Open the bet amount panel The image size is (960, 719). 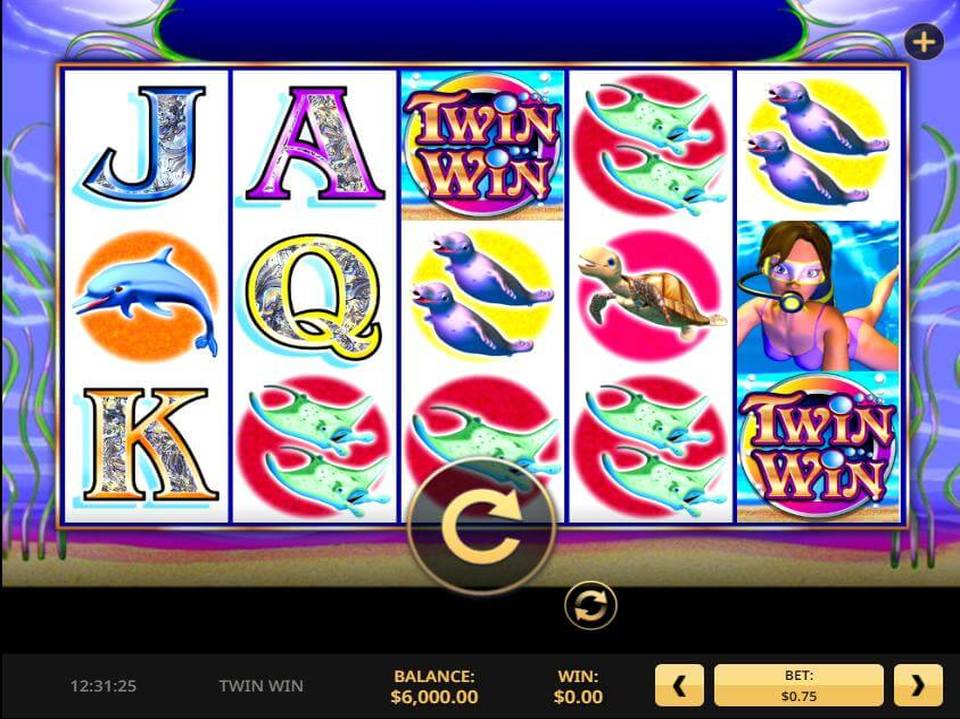tap(798, 685)
